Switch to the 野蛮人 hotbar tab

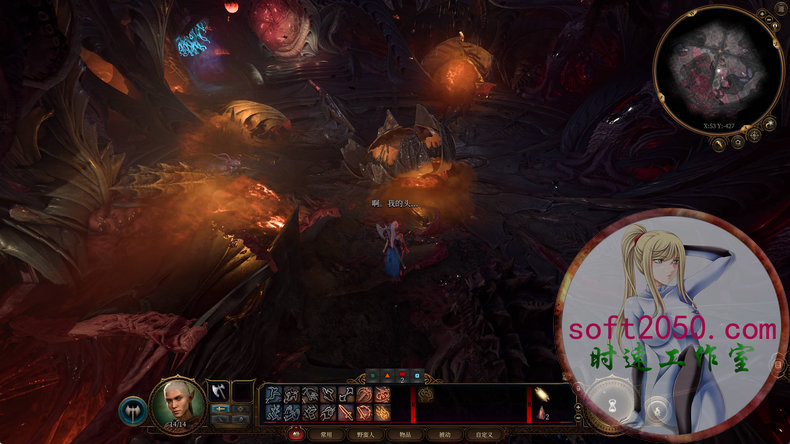(366, 435)
